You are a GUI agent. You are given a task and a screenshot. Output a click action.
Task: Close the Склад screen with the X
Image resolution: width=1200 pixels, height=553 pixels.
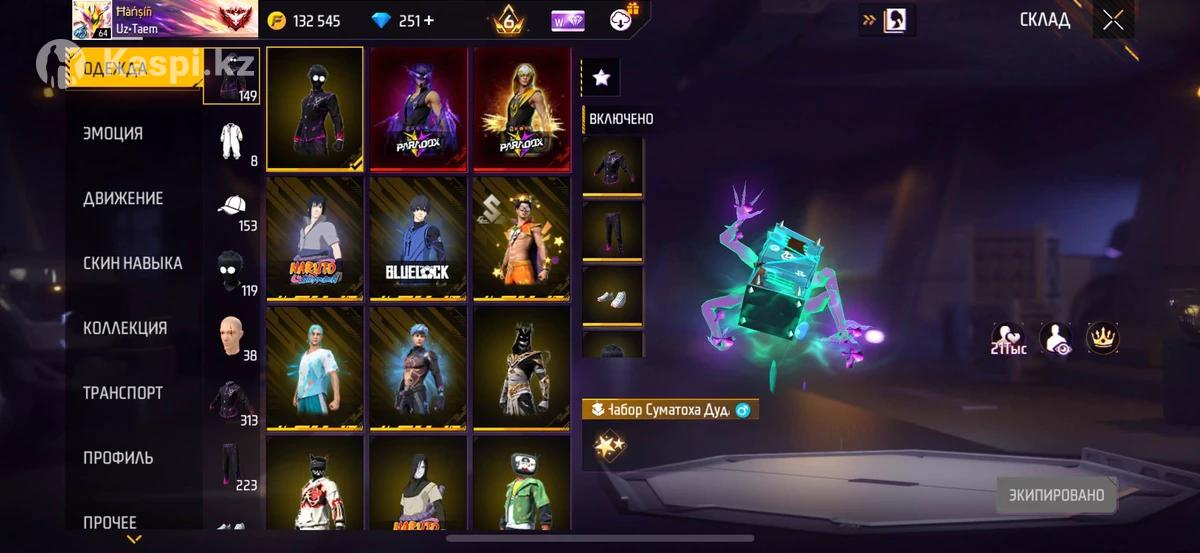[x=1112, y=20]
